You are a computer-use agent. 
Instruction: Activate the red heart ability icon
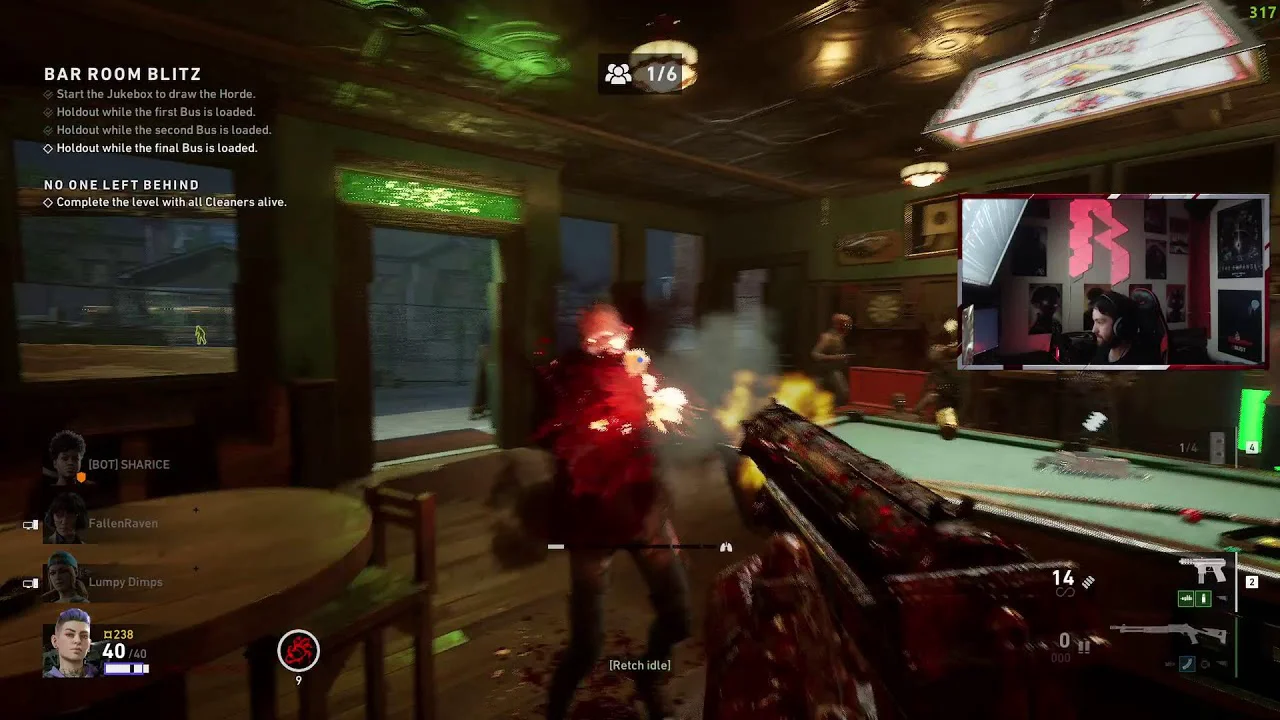pos(298,651)
